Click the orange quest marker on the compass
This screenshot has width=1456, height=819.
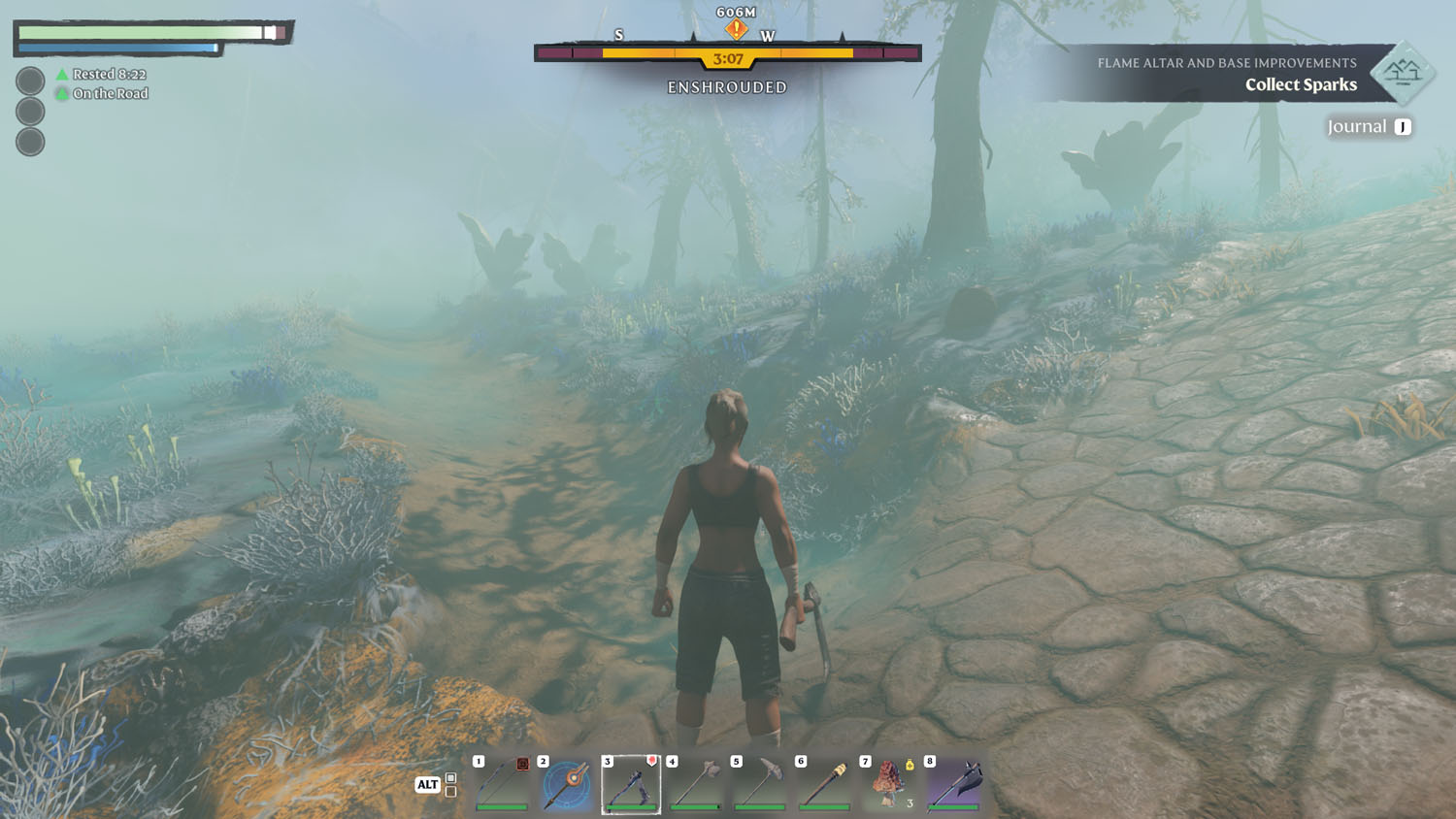(x=737, y=29)
